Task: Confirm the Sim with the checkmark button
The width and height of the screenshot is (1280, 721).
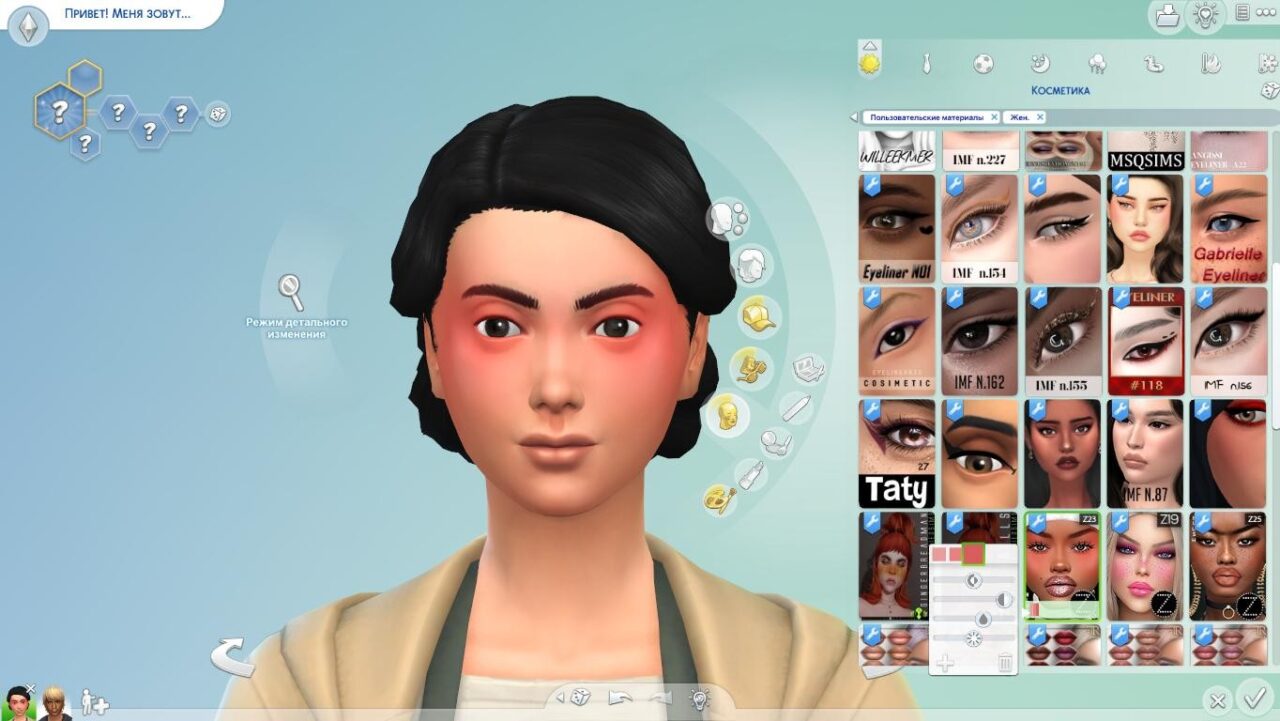Action: [x=1252, y=697]
